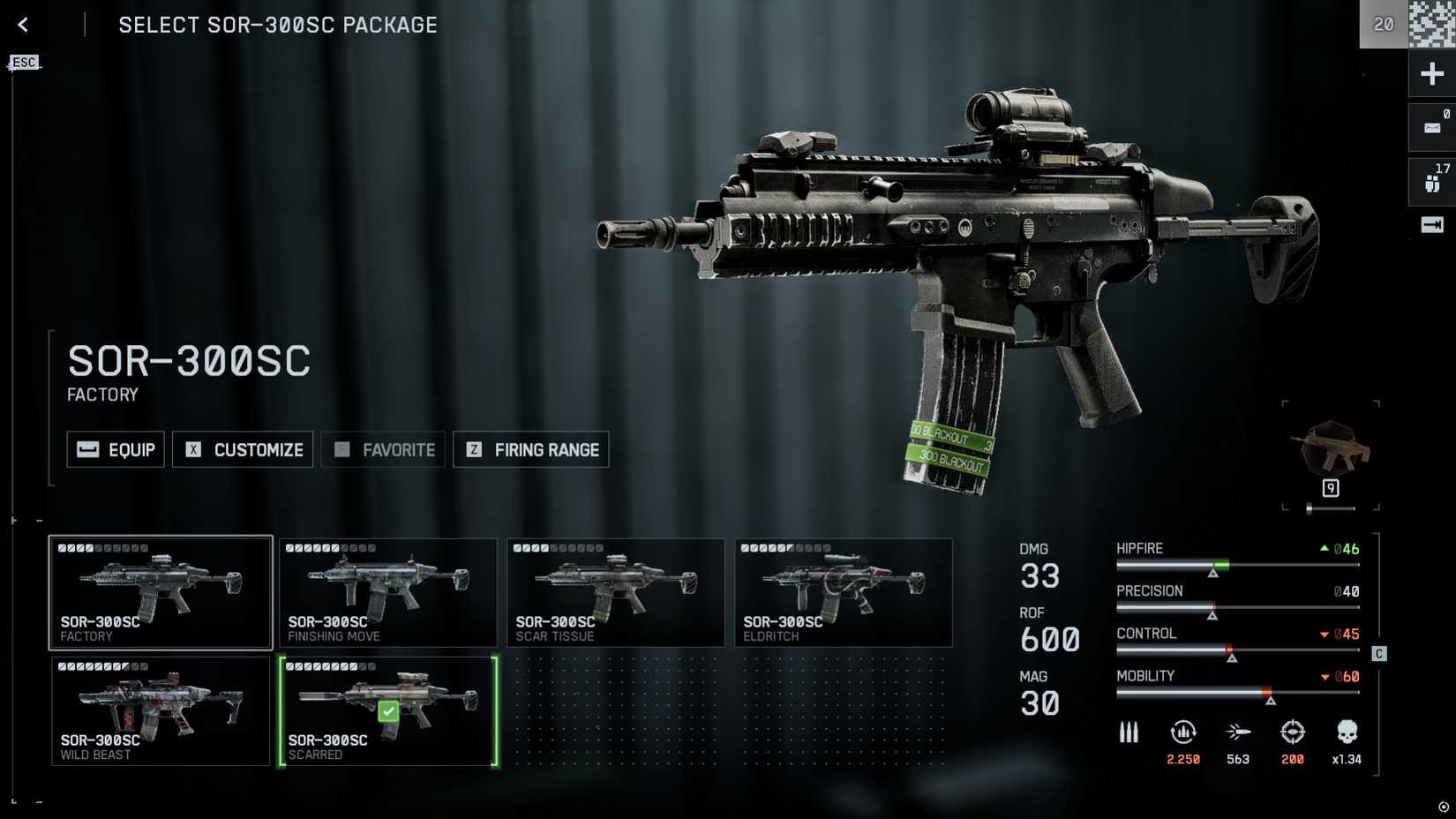
Task: Click the plus icon in the sidebar
Action: 1431,73
